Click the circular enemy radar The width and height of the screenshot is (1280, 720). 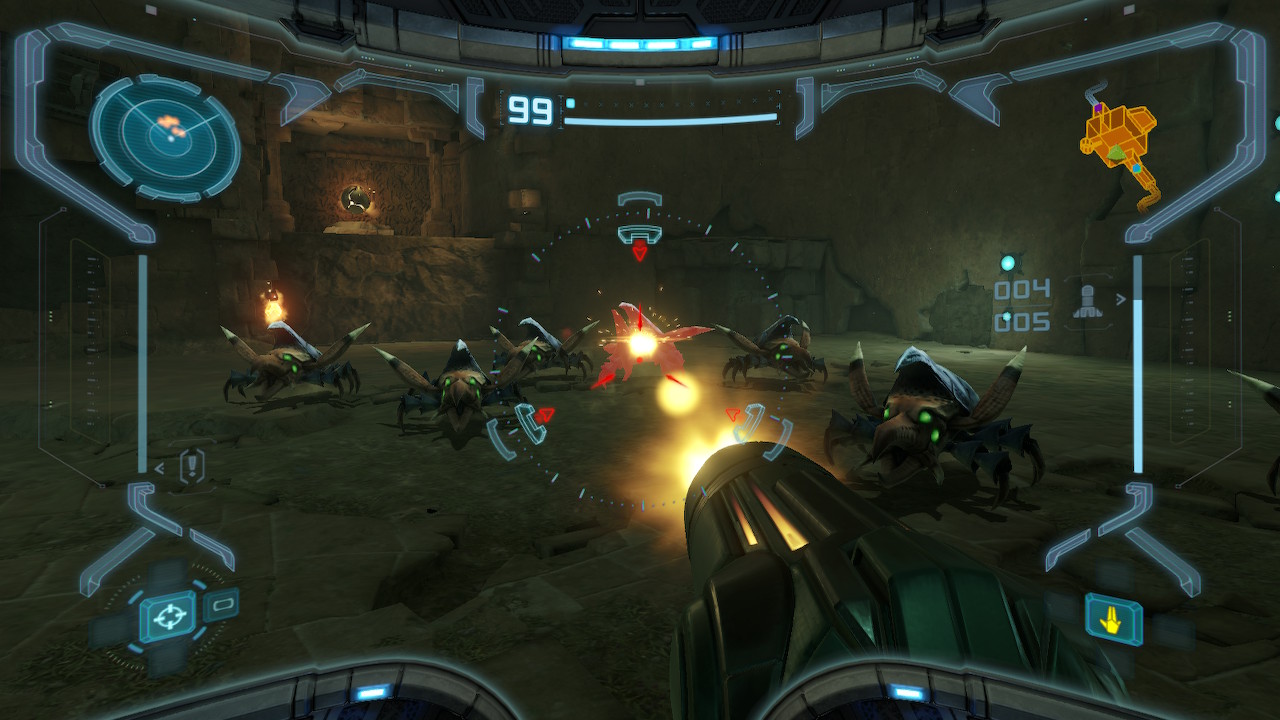[x=165, y=138]
